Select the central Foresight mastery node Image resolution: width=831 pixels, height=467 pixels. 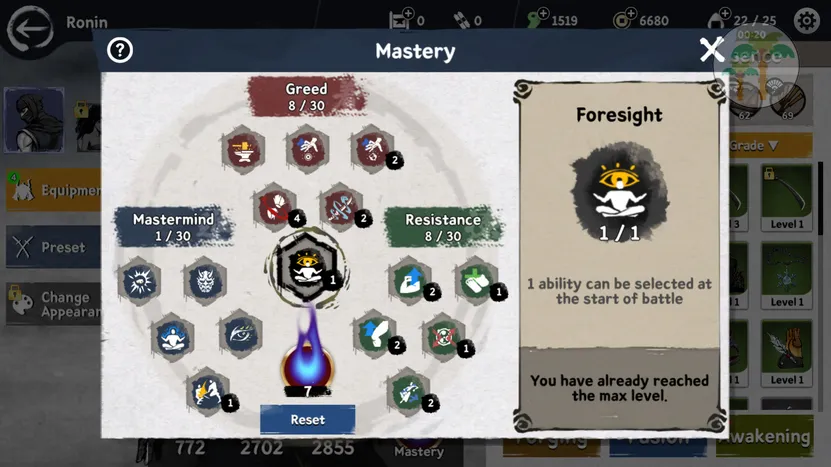pyautogui.click(x=304, y=264)
